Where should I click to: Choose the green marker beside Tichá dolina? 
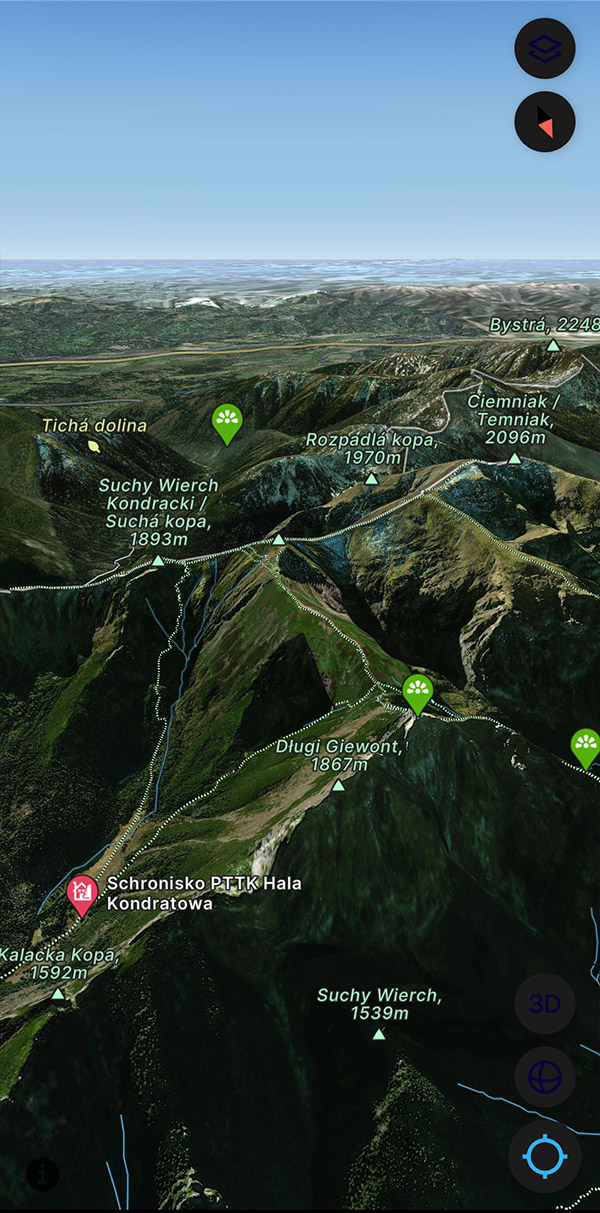[x=228, y=421]
